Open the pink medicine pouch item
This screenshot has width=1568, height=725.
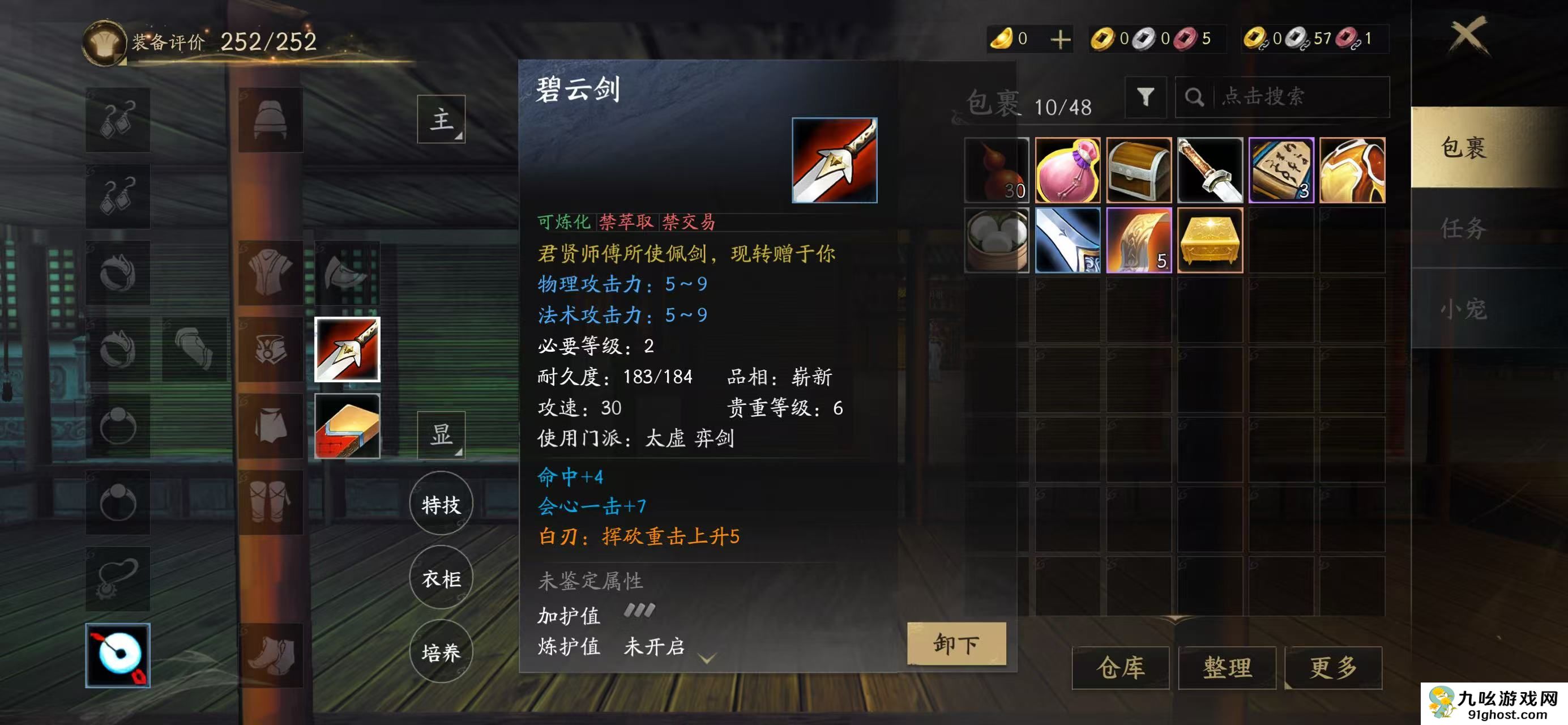coord(1068,170)
